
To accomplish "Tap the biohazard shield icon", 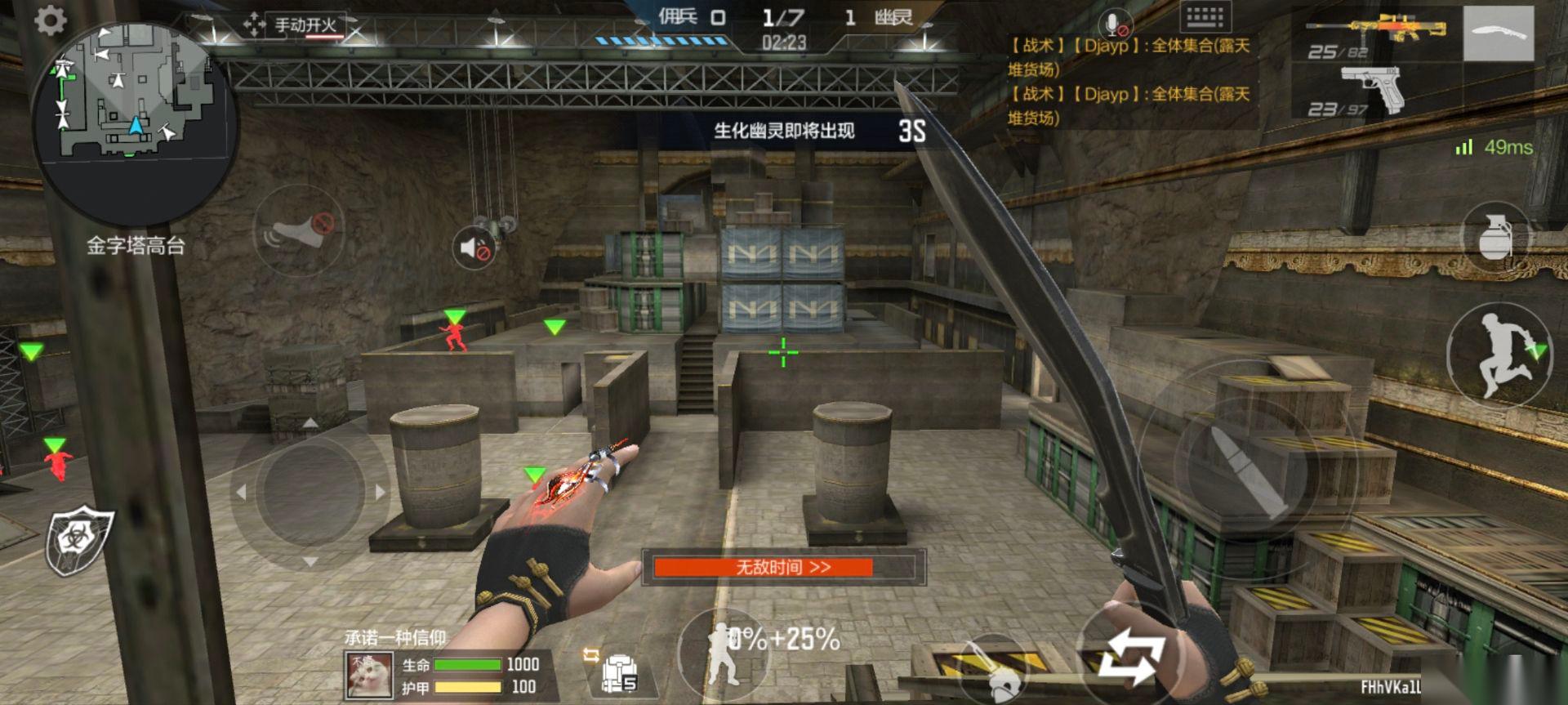I will click(78, 542).
